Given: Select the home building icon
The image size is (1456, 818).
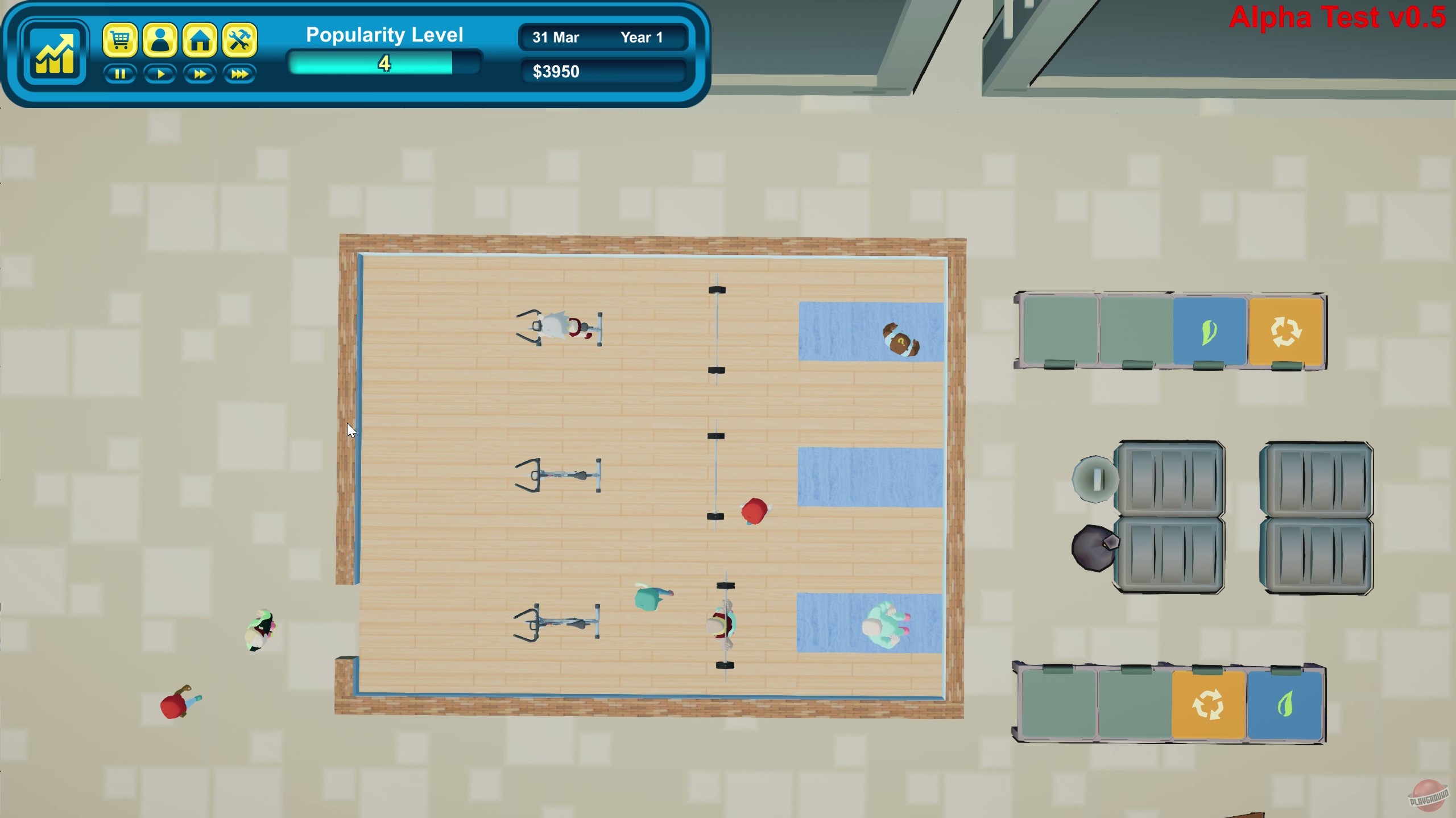Looking at the screenshot, I should pos(200,40).
